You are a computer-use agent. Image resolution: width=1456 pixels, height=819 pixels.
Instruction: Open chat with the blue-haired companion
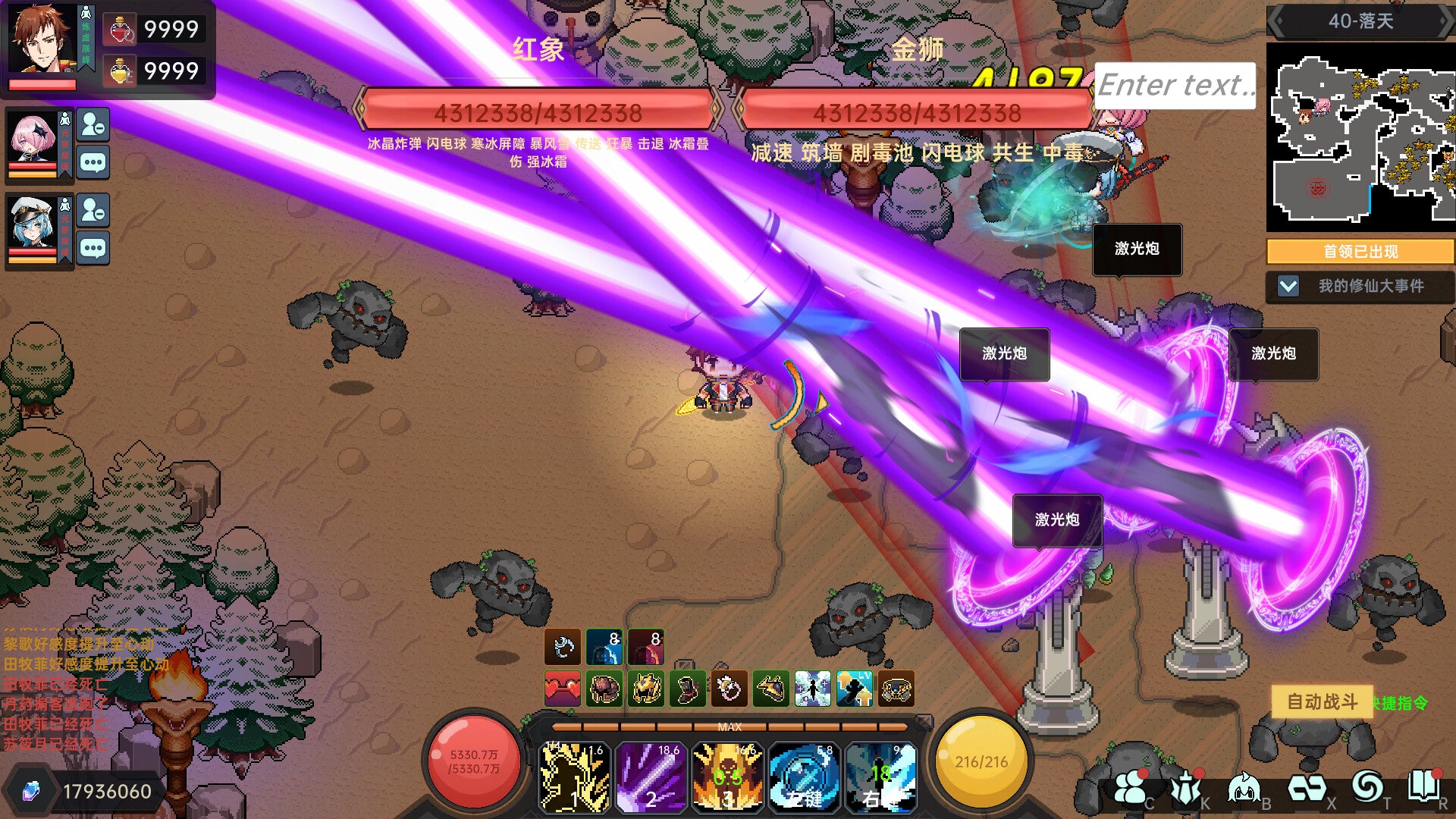pyautogui.click(x=93, y=248)
